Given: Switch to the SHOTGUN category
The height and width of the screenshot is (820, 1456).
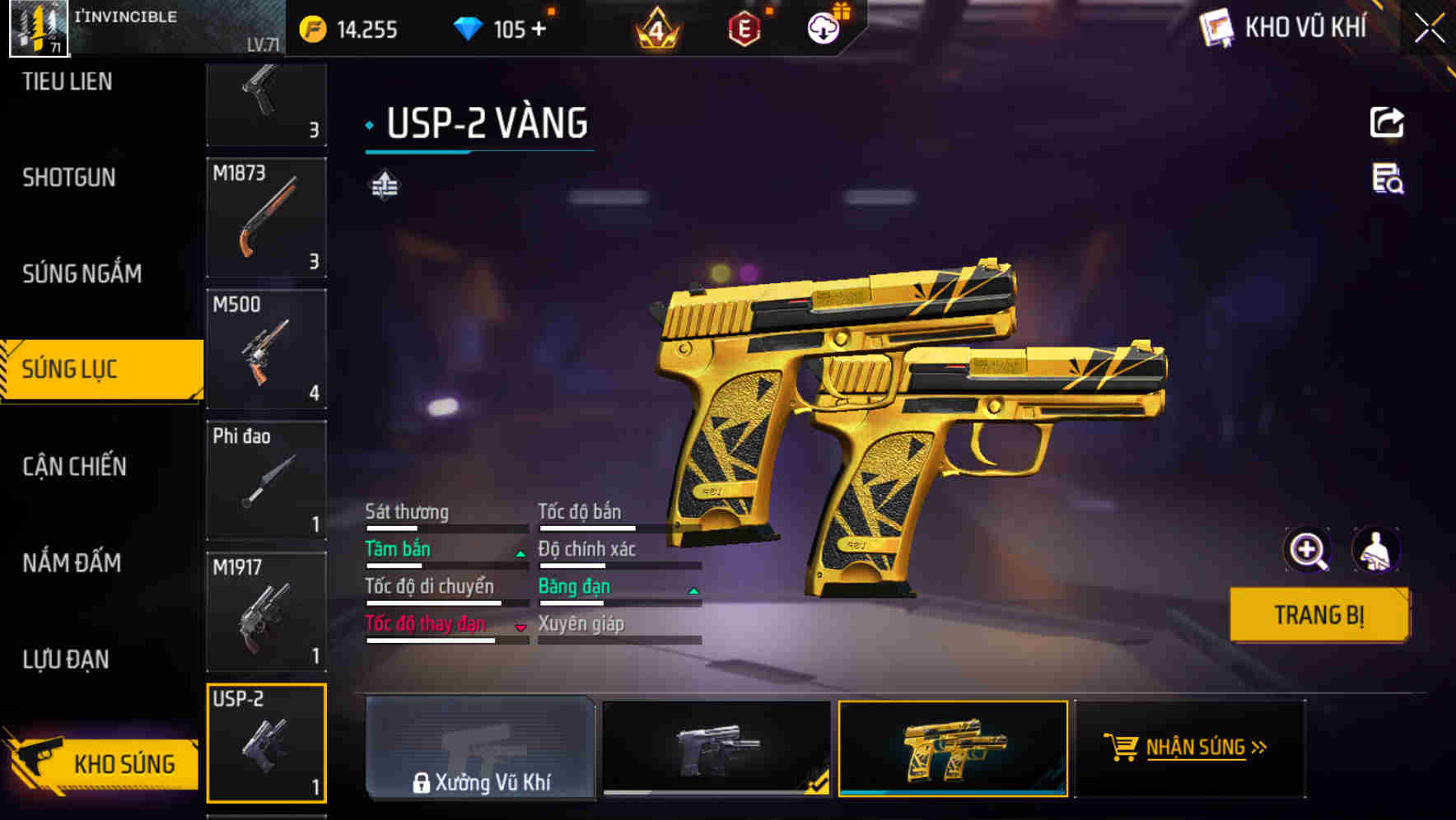Looking at the screenshot, I should [68, 177].
